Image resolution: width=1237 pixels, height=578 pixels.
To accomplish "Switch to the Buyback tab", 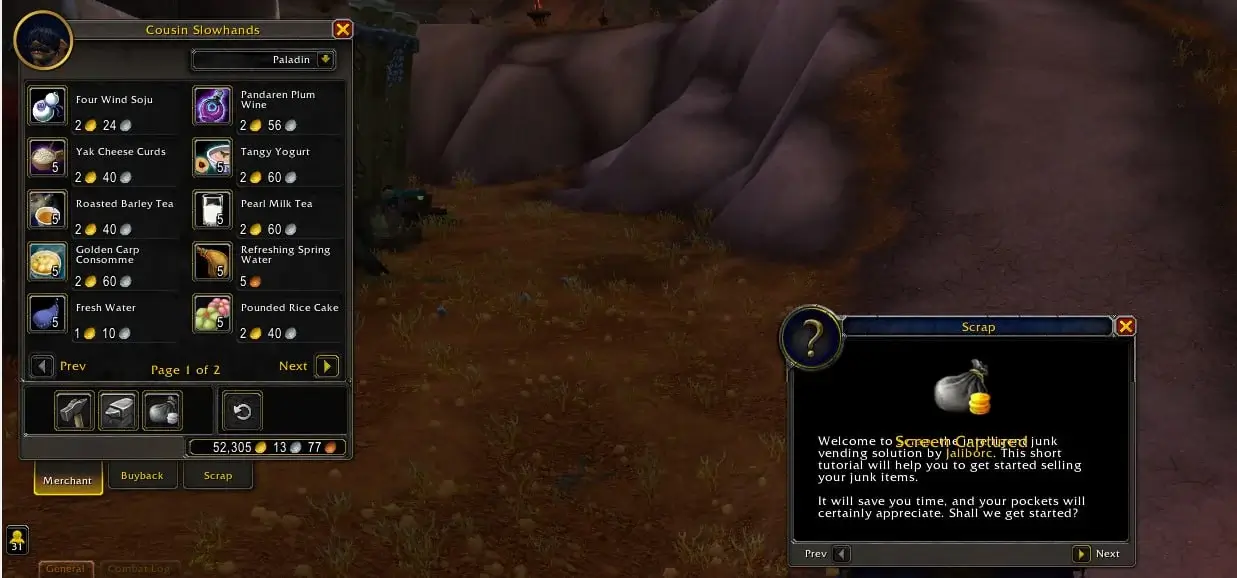I will (x=142, y=476).
